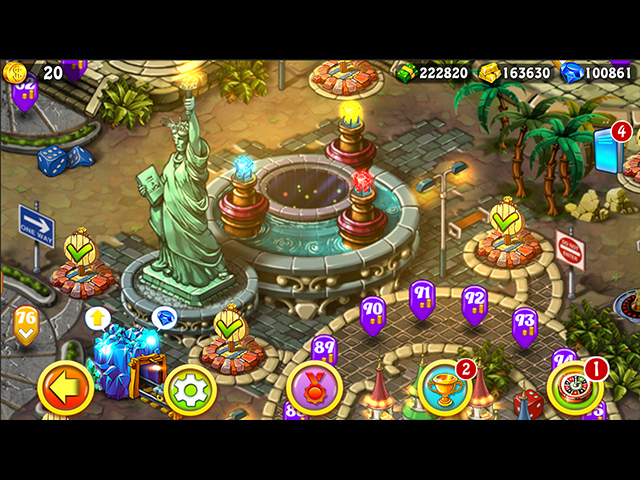Select level 71 map marker
Screen dimensions: 640x480
422,296
